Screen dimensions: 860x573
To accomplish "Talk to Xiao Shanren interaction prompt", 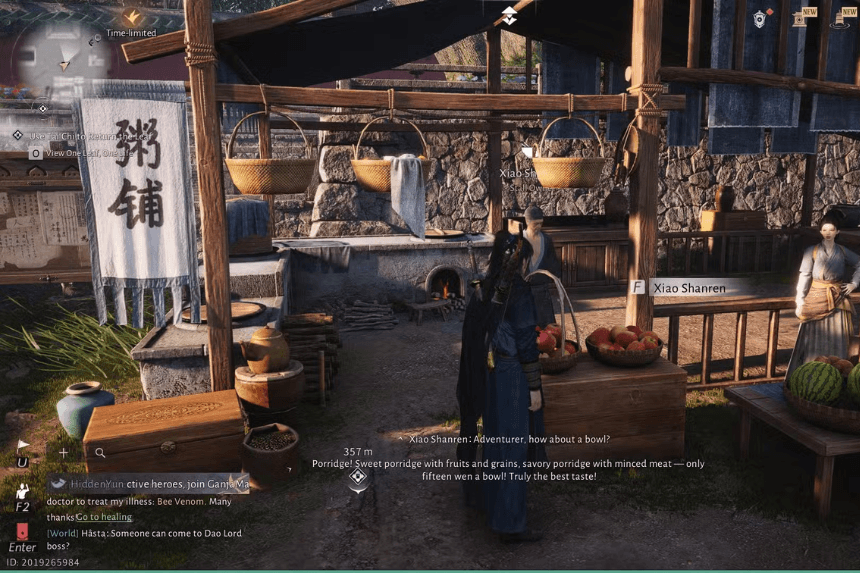I will tap(688, 287).
